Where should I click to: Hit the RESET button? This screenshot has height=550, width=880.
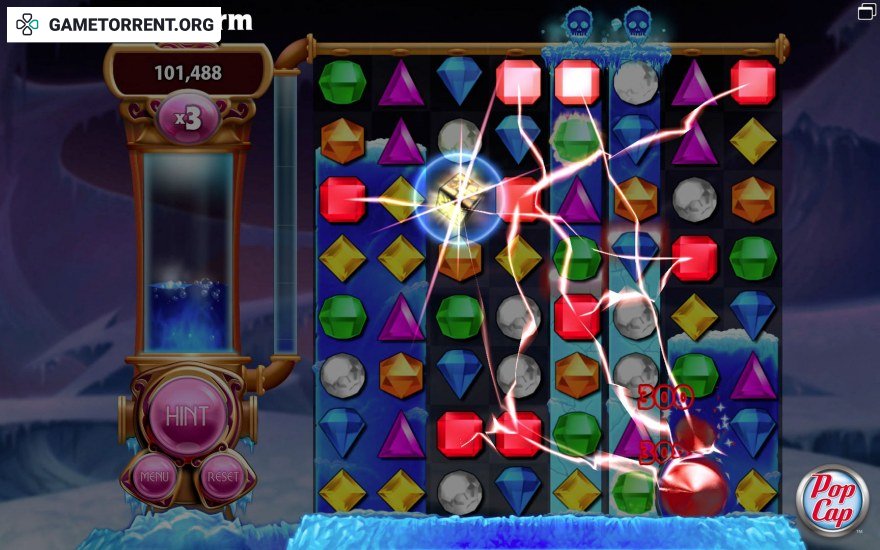(x=221, y=478)
